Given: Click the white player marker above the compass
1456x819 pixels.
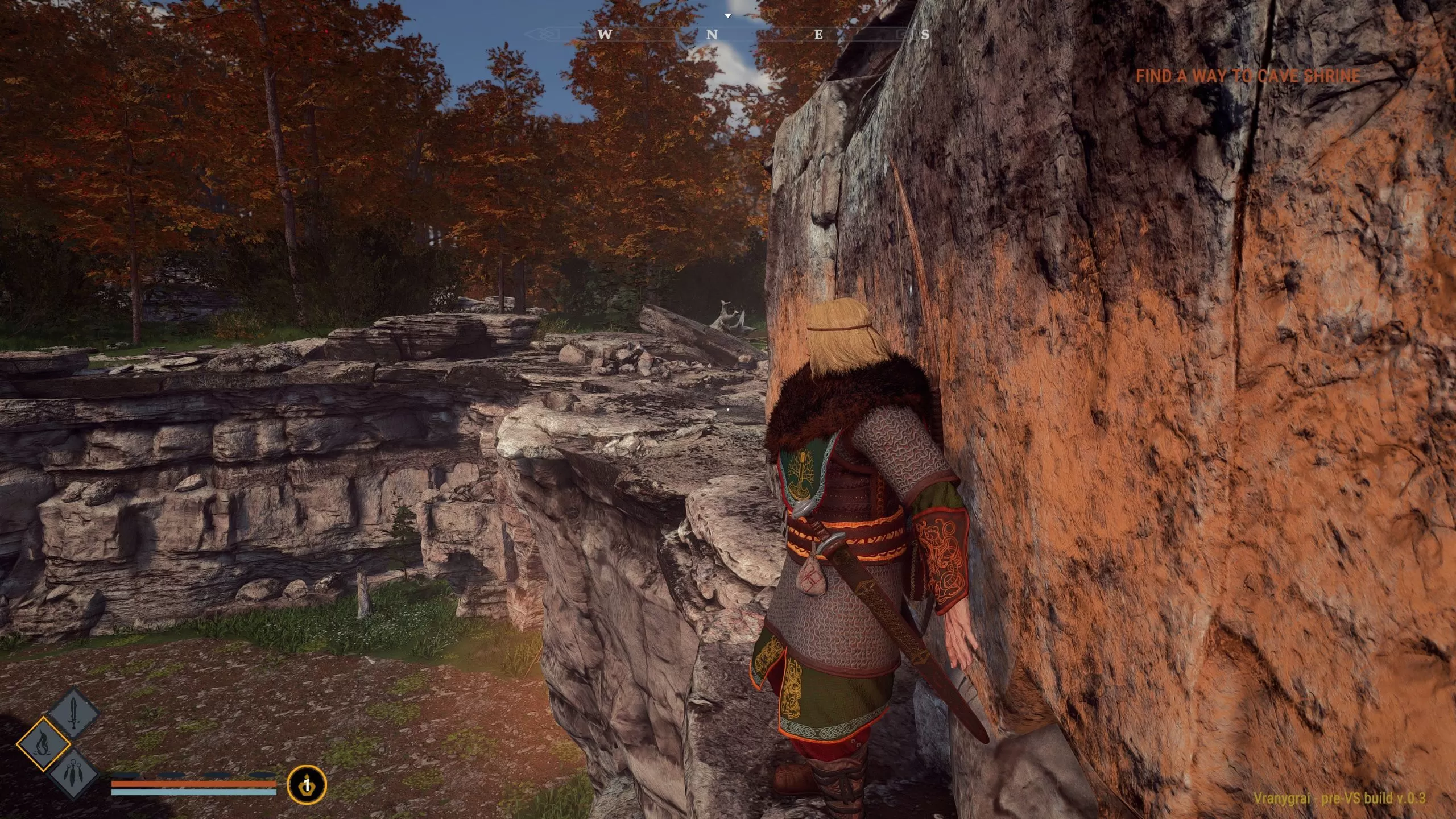Looking at the screenshot, I should point(728,16).
